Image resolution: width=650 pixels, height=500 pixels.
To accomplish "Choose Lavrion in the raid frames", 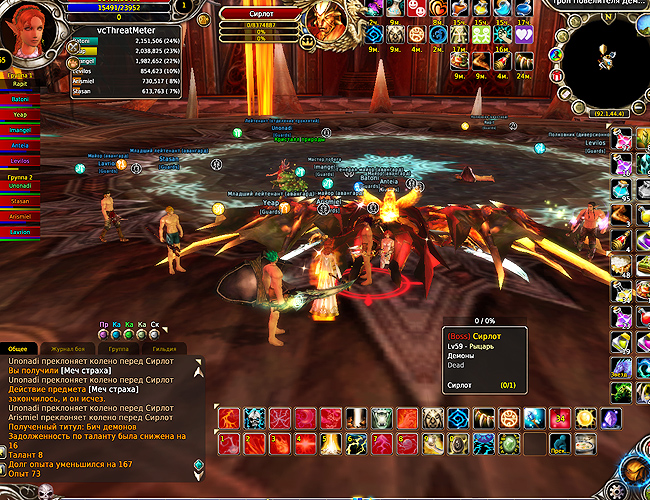I will pyautogui.click(x=20, y=232).
